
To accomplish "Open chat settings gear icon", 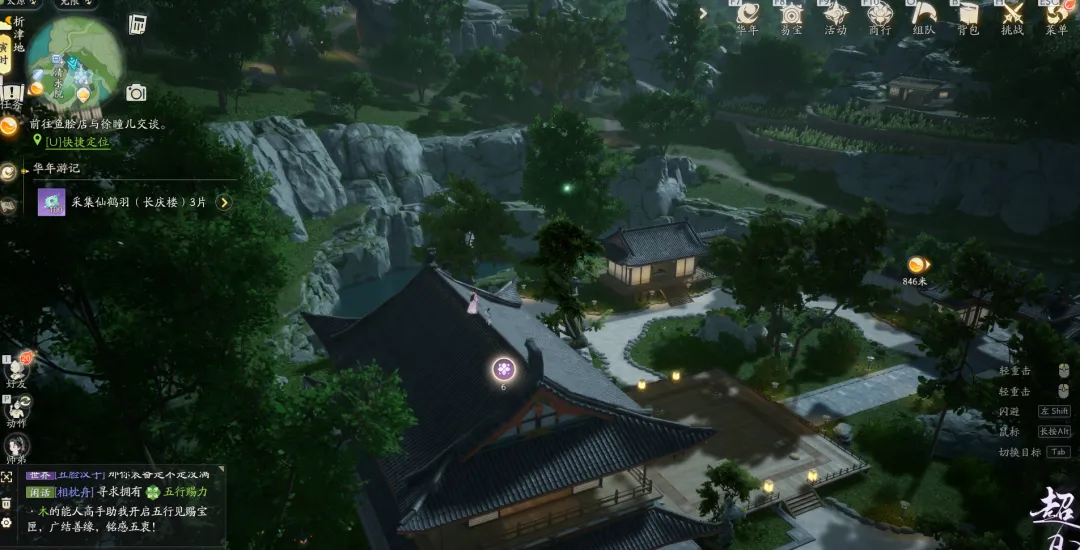I will tap(7, 522).
